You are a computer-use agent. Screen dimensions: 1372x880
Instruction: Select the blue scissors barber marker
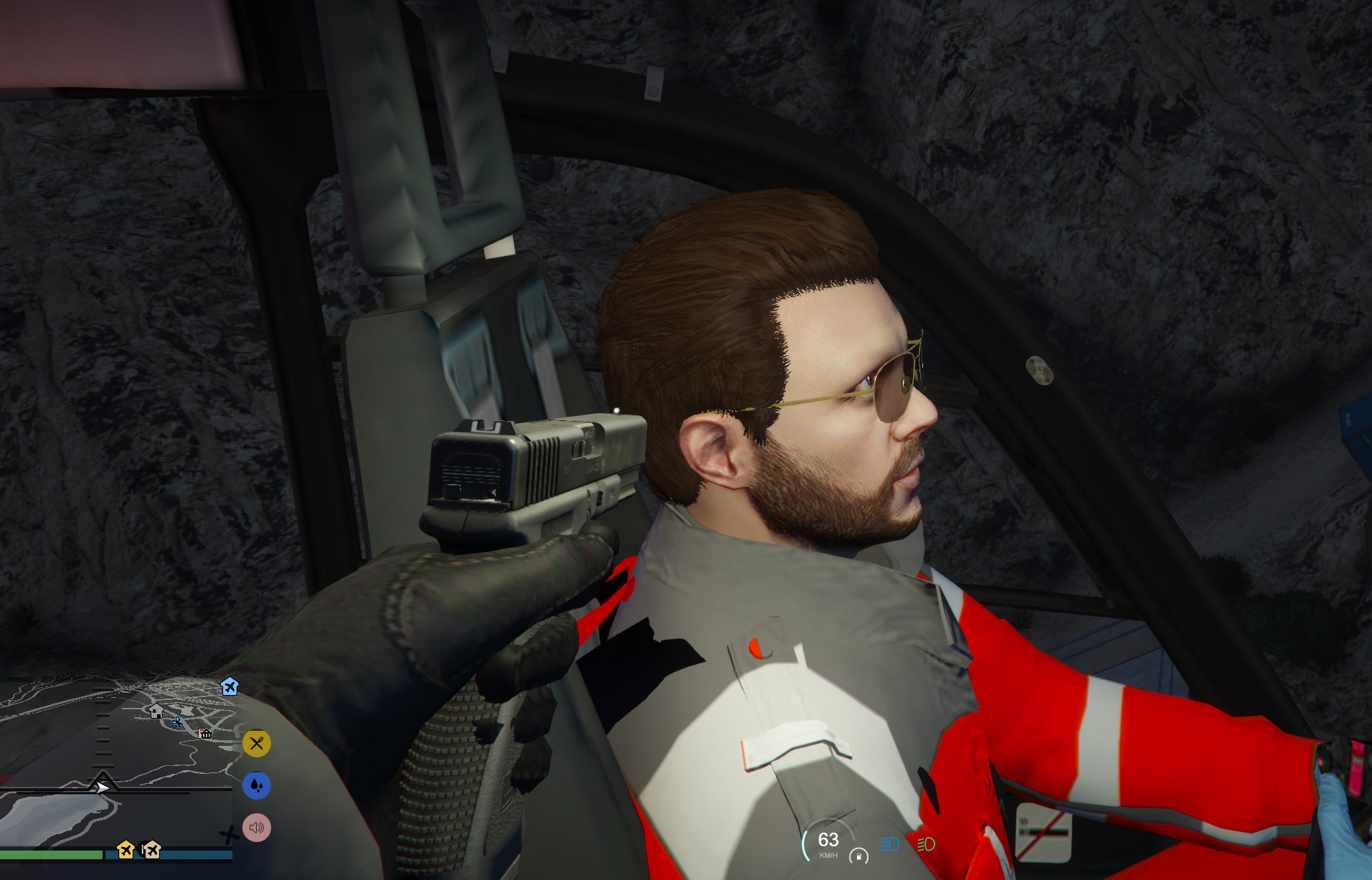pyautogui.click(x=177, y=721)
